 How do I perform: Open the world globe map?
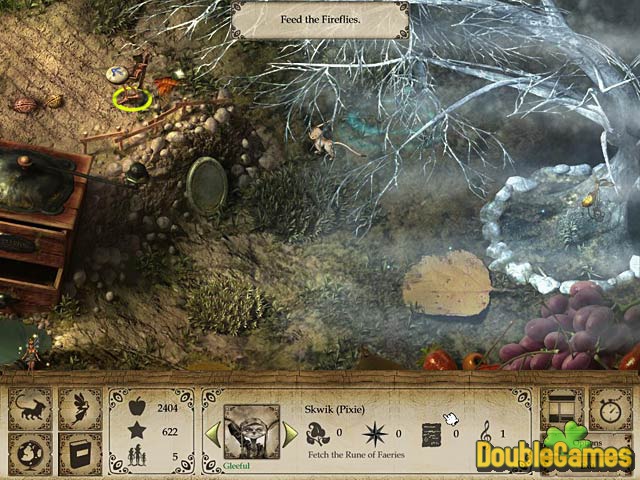[30, 453]
